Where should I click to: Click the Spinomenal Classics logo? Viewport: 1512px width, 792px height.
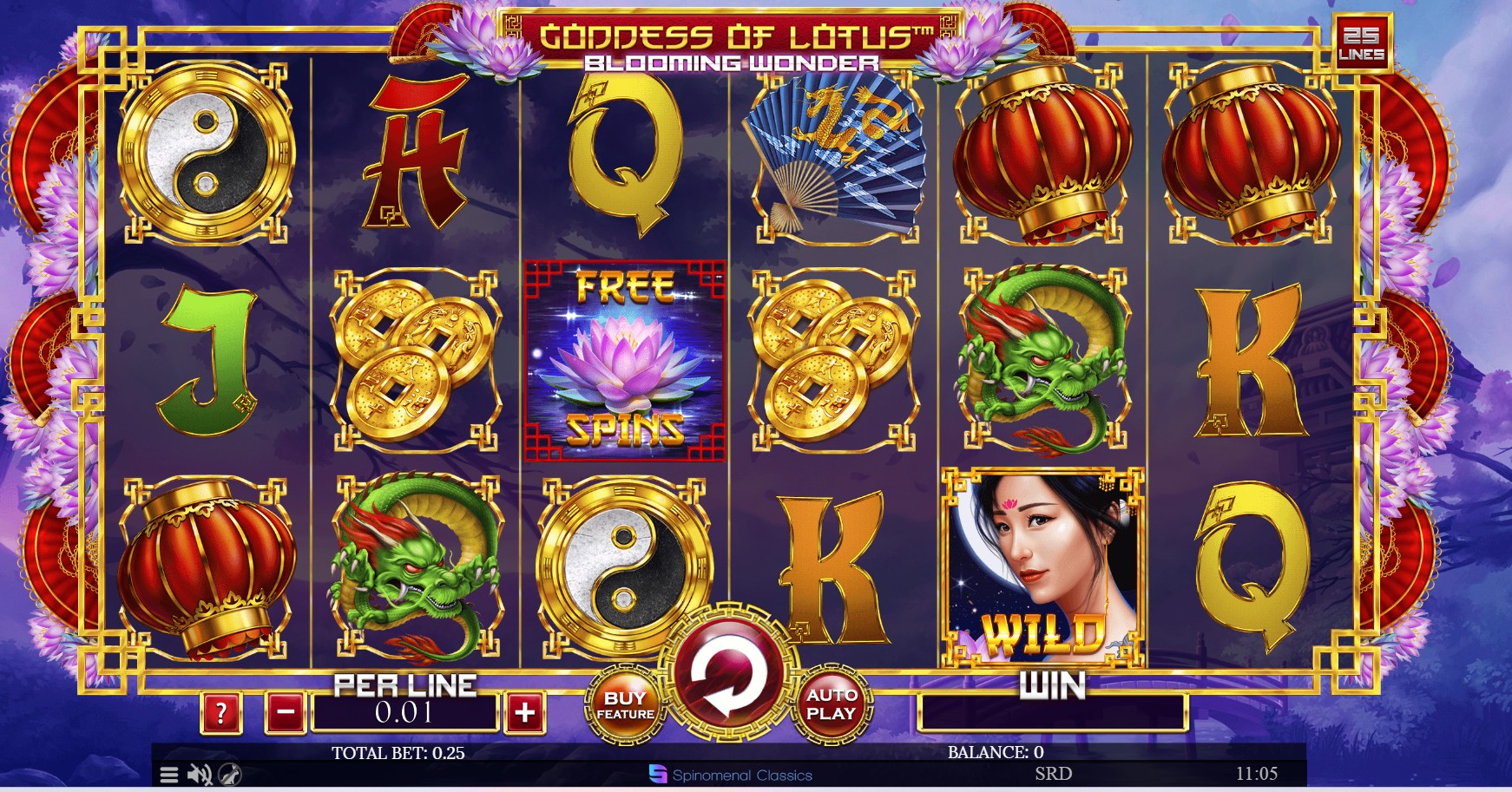click(x=729, y=776)
